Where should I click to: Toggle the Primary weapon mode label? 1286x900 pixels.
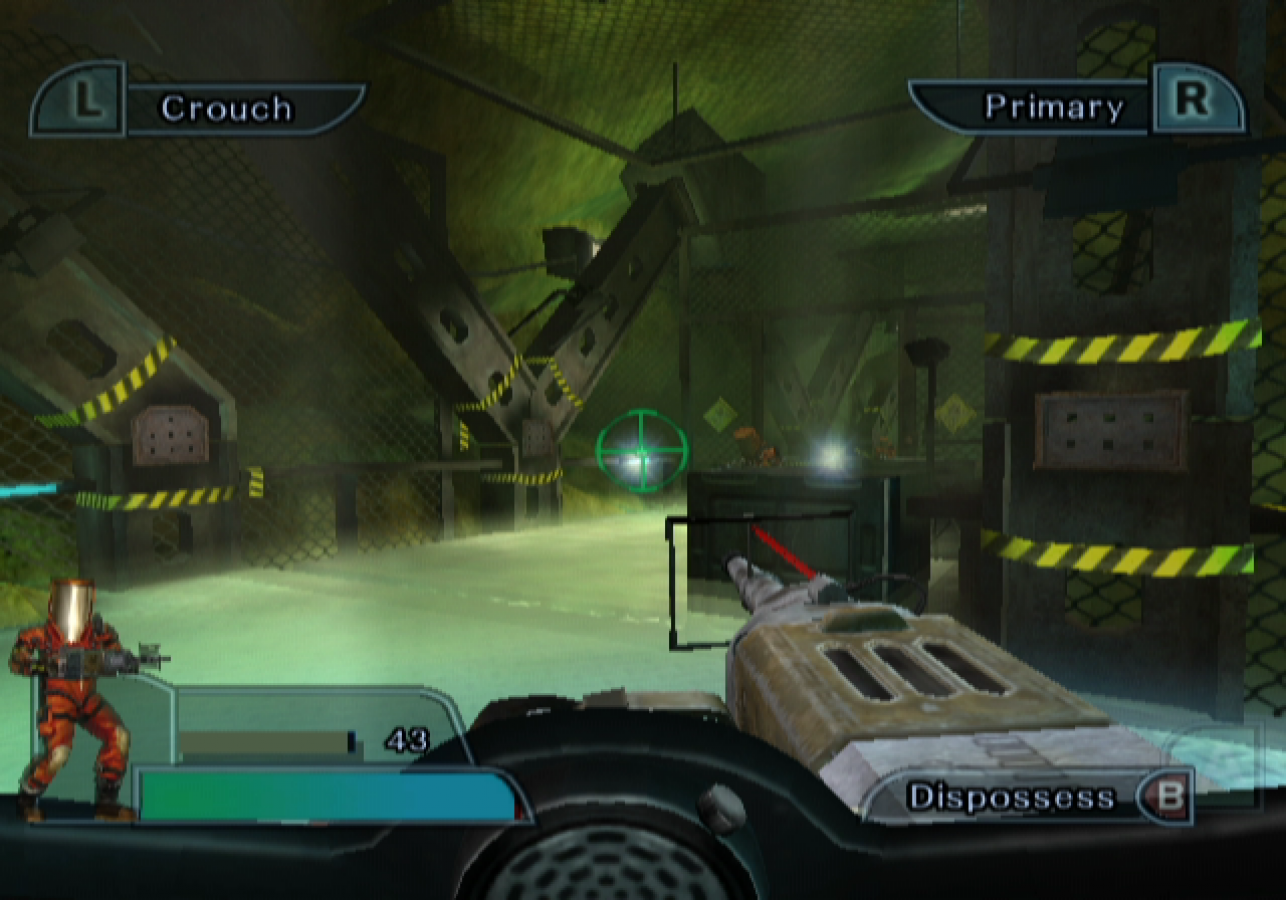click(1054, 104)
